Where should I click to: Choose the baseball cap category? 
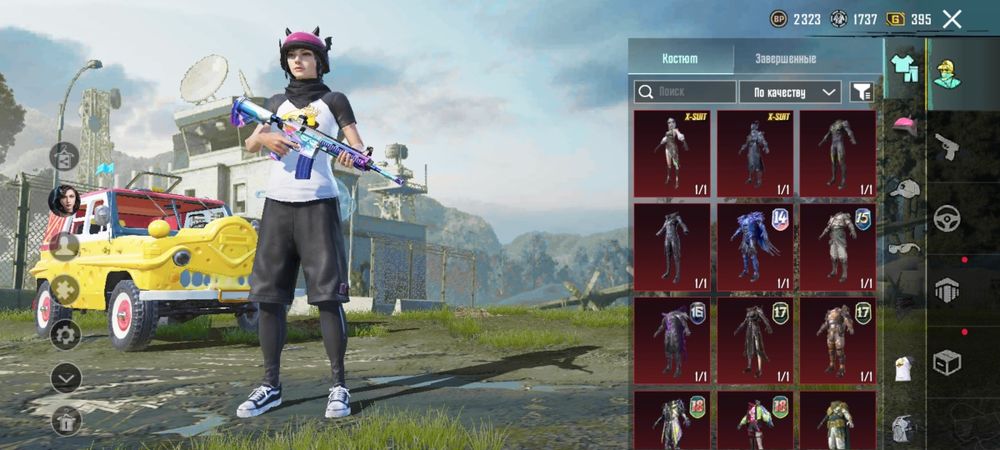(905, 187)
